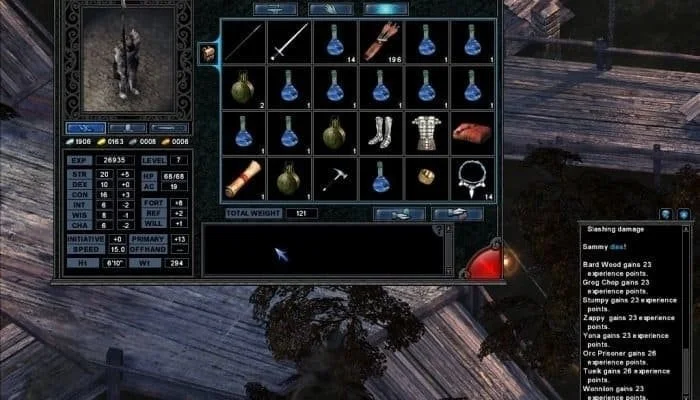Click the red orb button
The image size is (700, 400).
(483, 262)
